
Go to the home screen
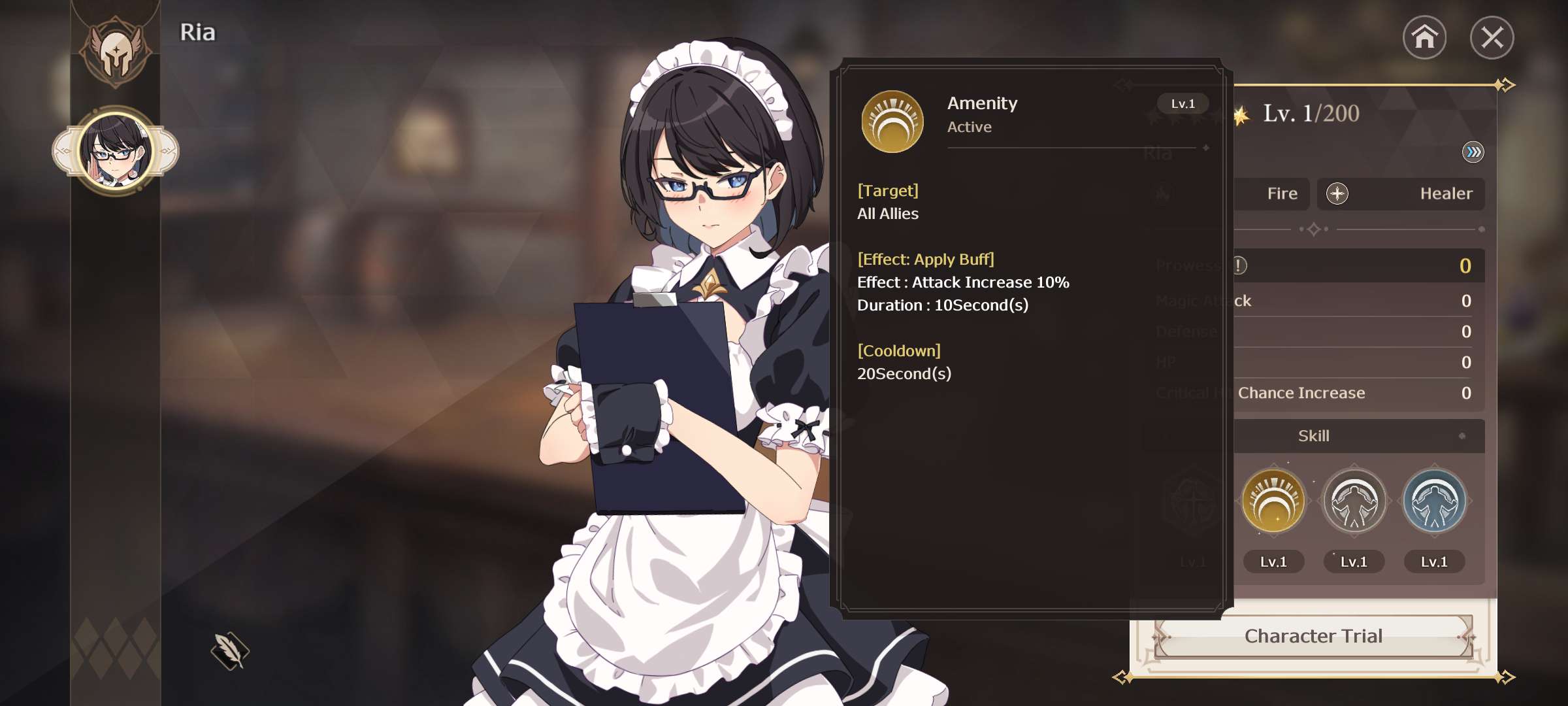coord(1424,37)
